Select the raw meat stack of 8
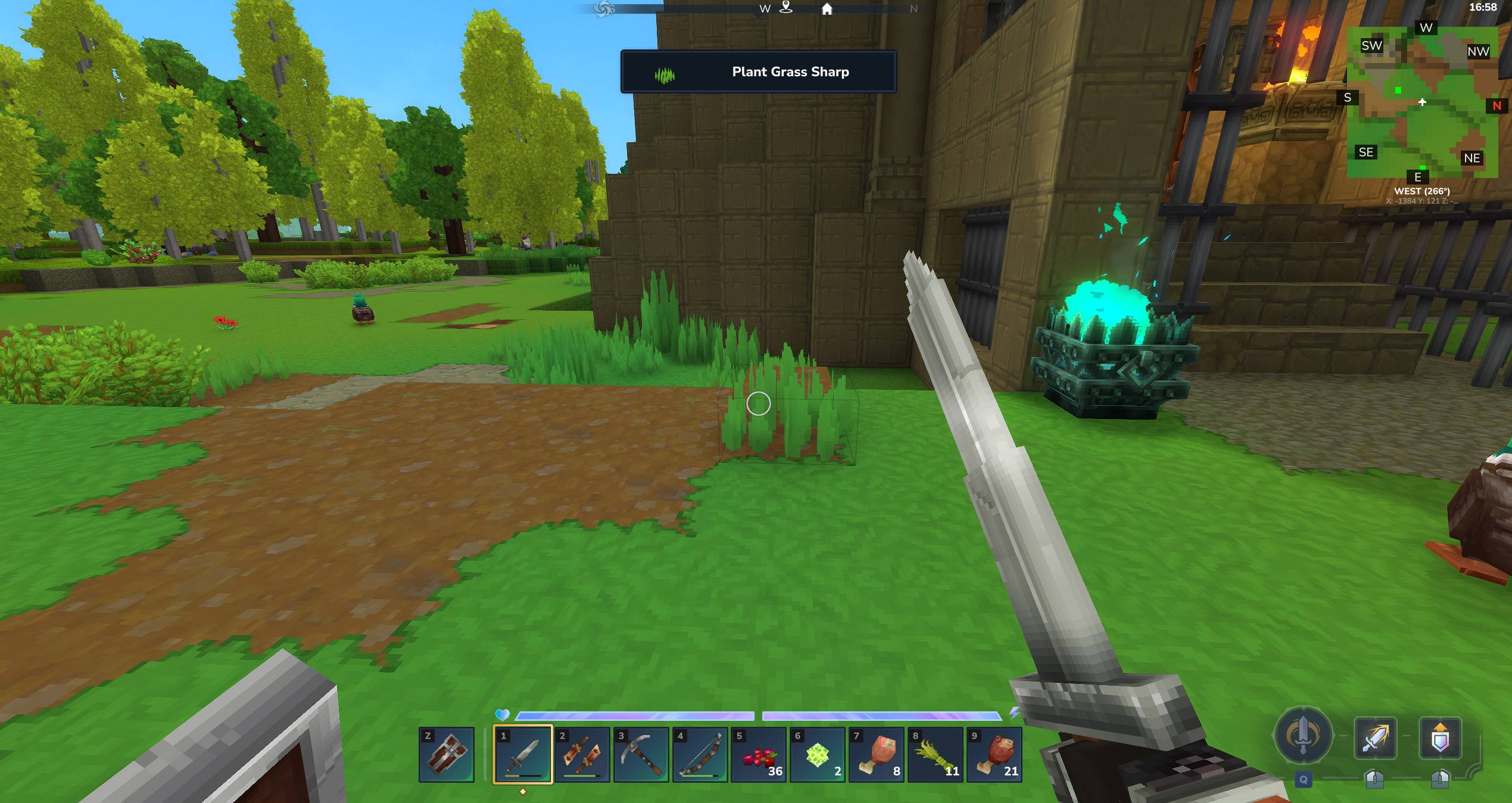Image resolution: width=1512 pixels, height=803 pixels. 877,754
